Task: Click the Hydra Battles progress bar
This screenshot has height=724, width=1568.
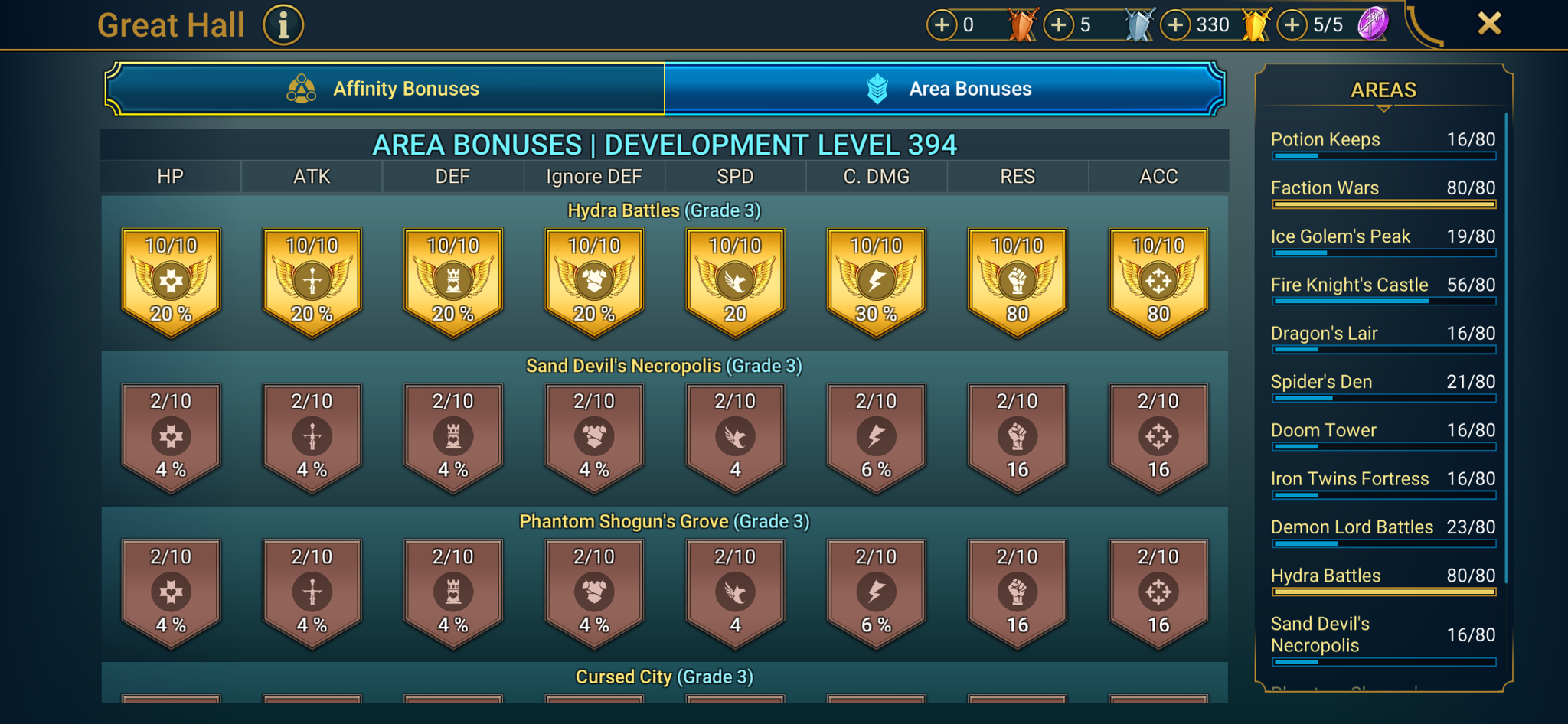Action: (1383, 591)
